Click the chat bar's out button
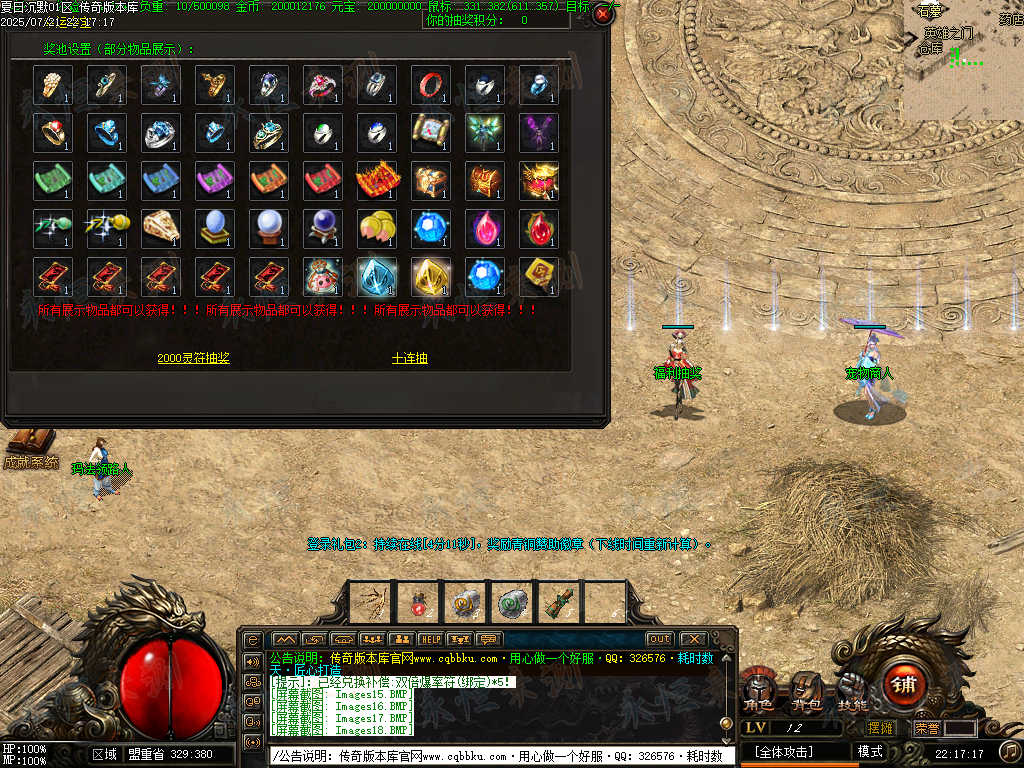The width and height of the screenshot is (1024, 768). (659, 639)
